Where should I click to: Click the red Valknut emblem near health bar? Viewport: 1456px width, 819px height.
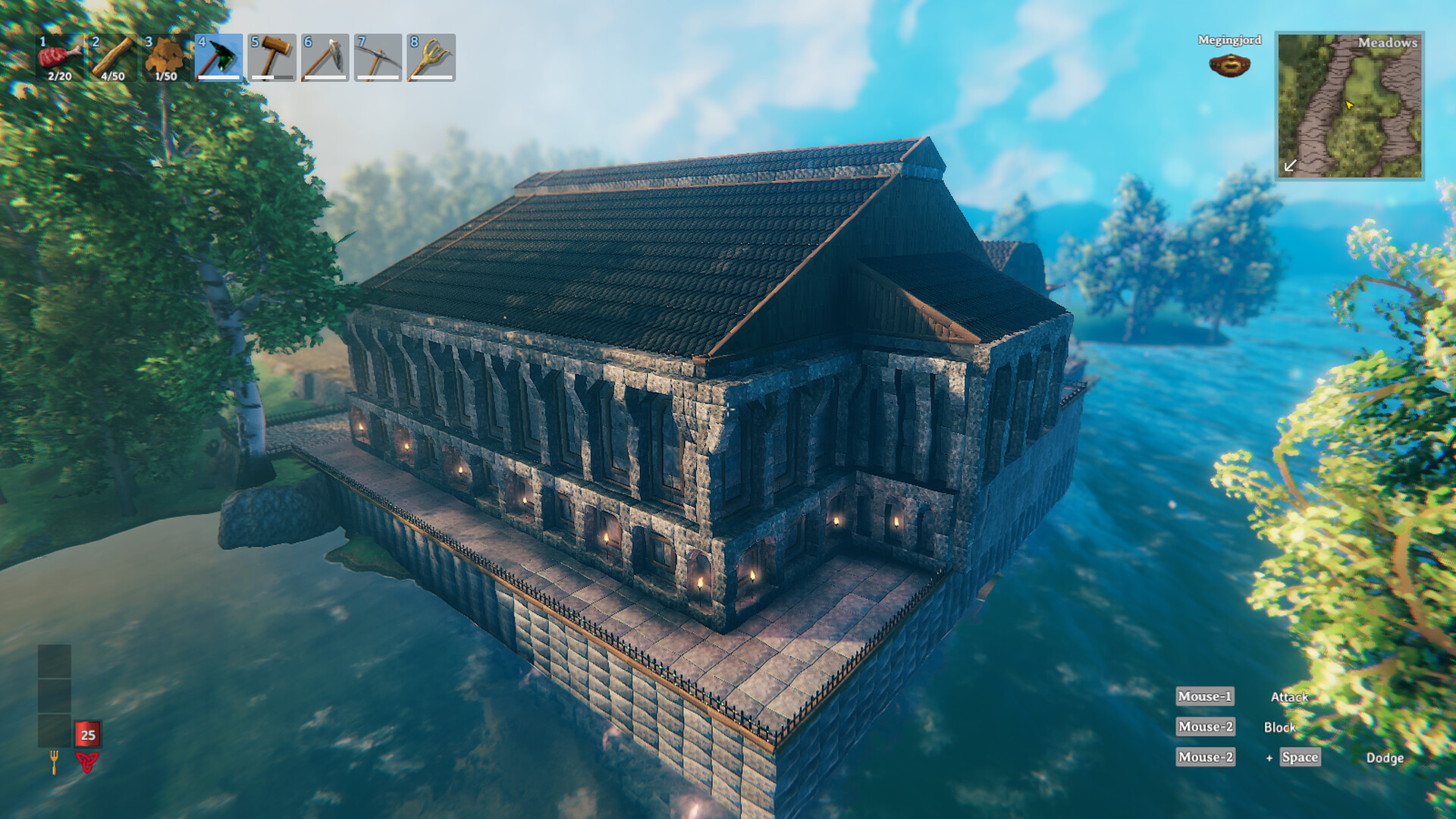[86, 758]
